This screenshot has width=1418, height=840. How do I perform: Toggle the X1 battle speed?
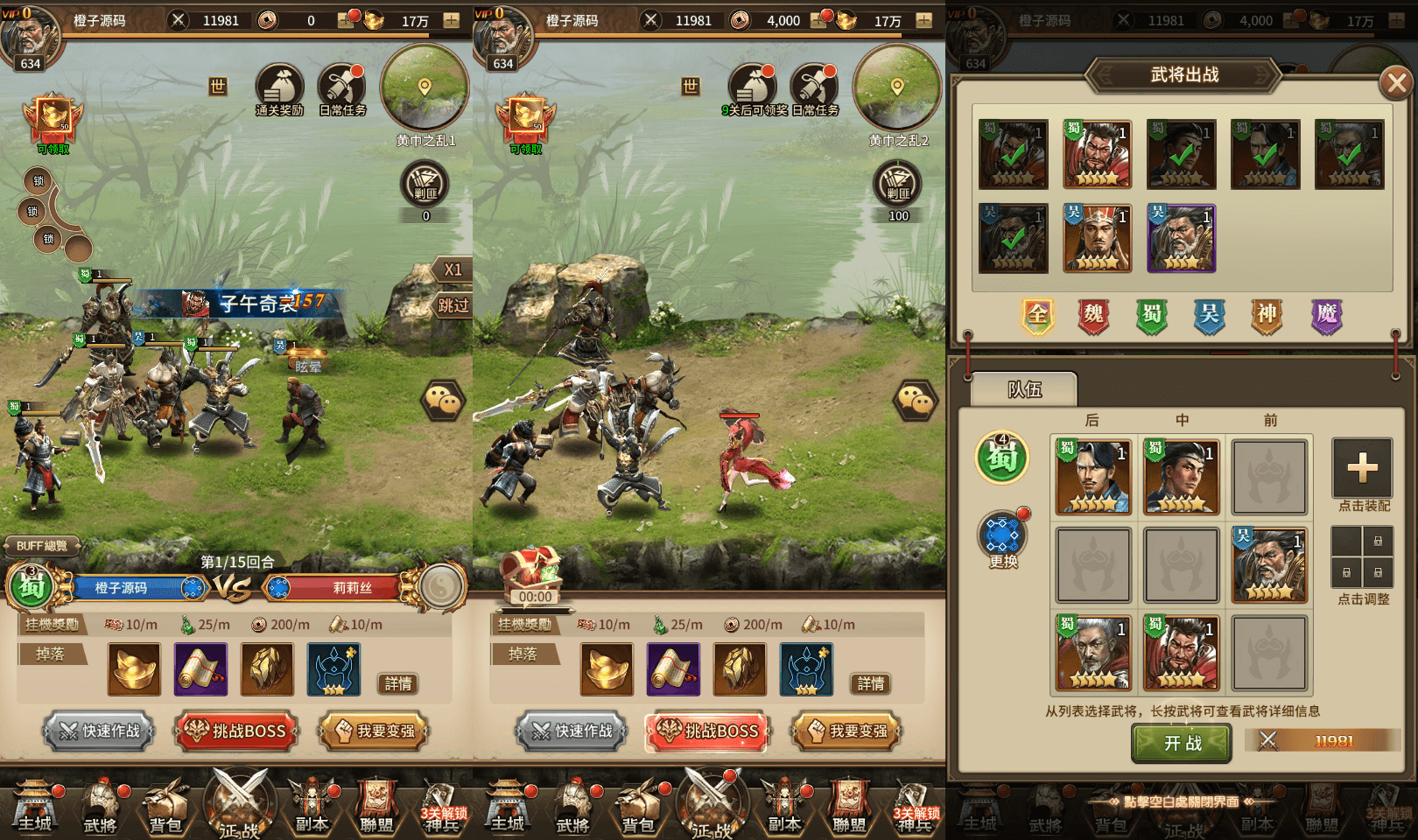453,269
